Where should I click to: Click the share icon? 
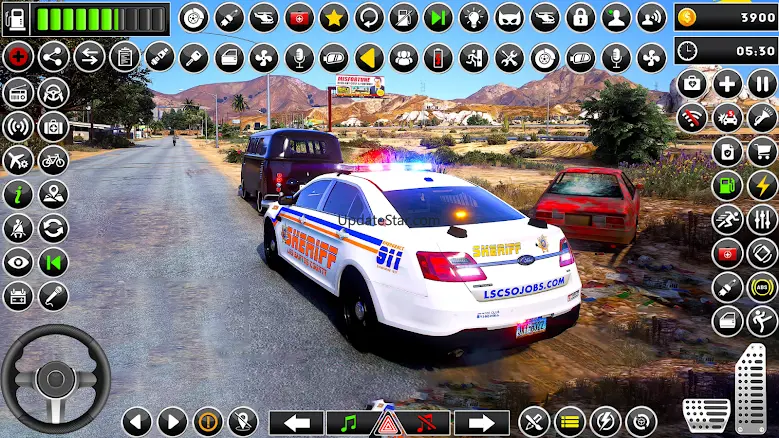53,56
